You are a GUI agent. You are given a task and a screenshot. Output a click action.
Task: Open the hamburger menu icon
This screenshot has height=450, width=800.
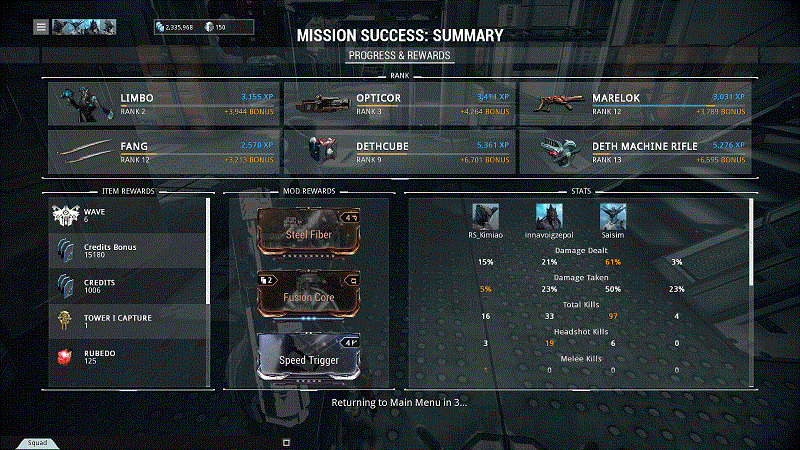tap(41, 27)
